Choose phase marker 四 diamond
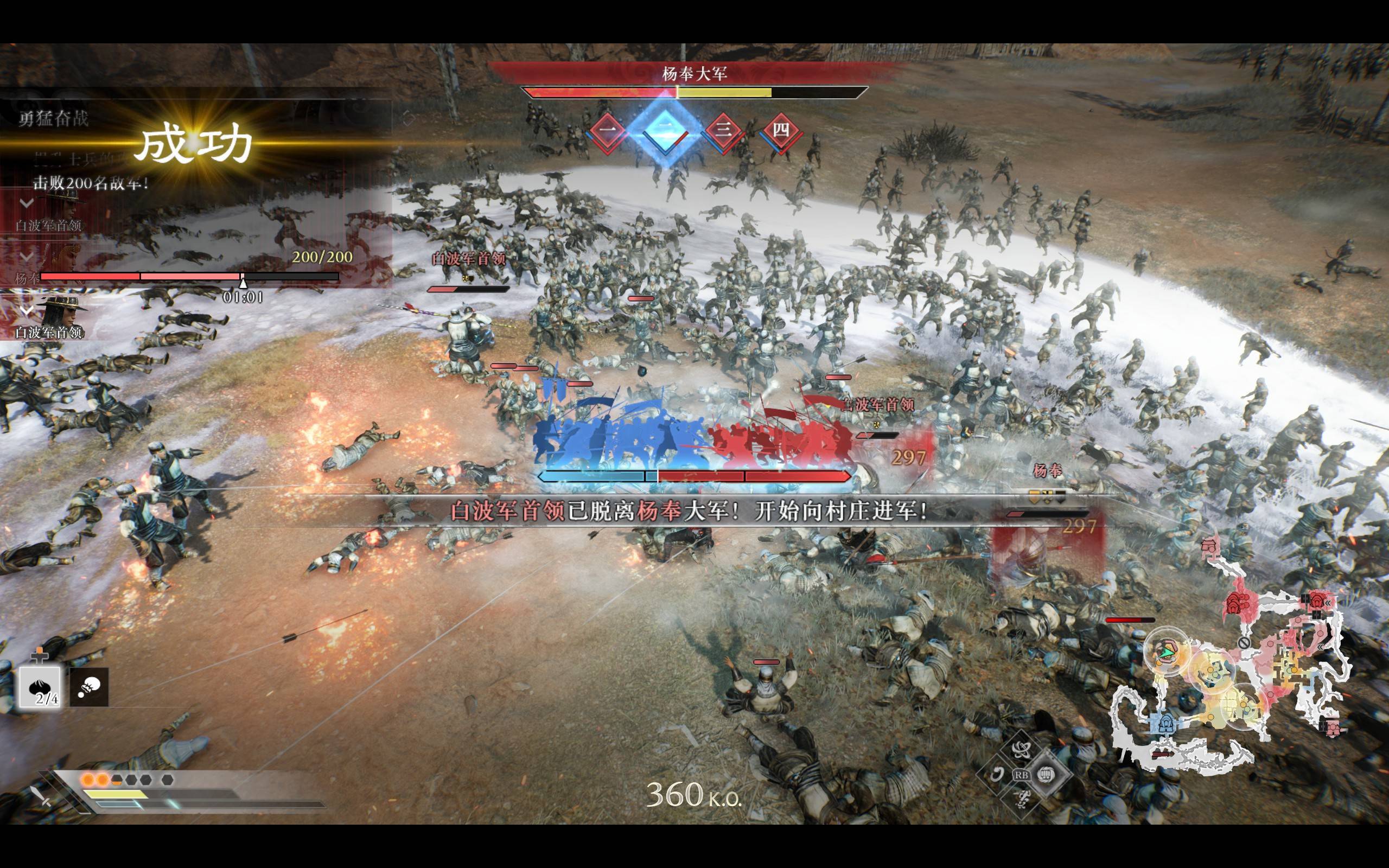The width and height of the screenshot is (1389, 868). point(781,131)
